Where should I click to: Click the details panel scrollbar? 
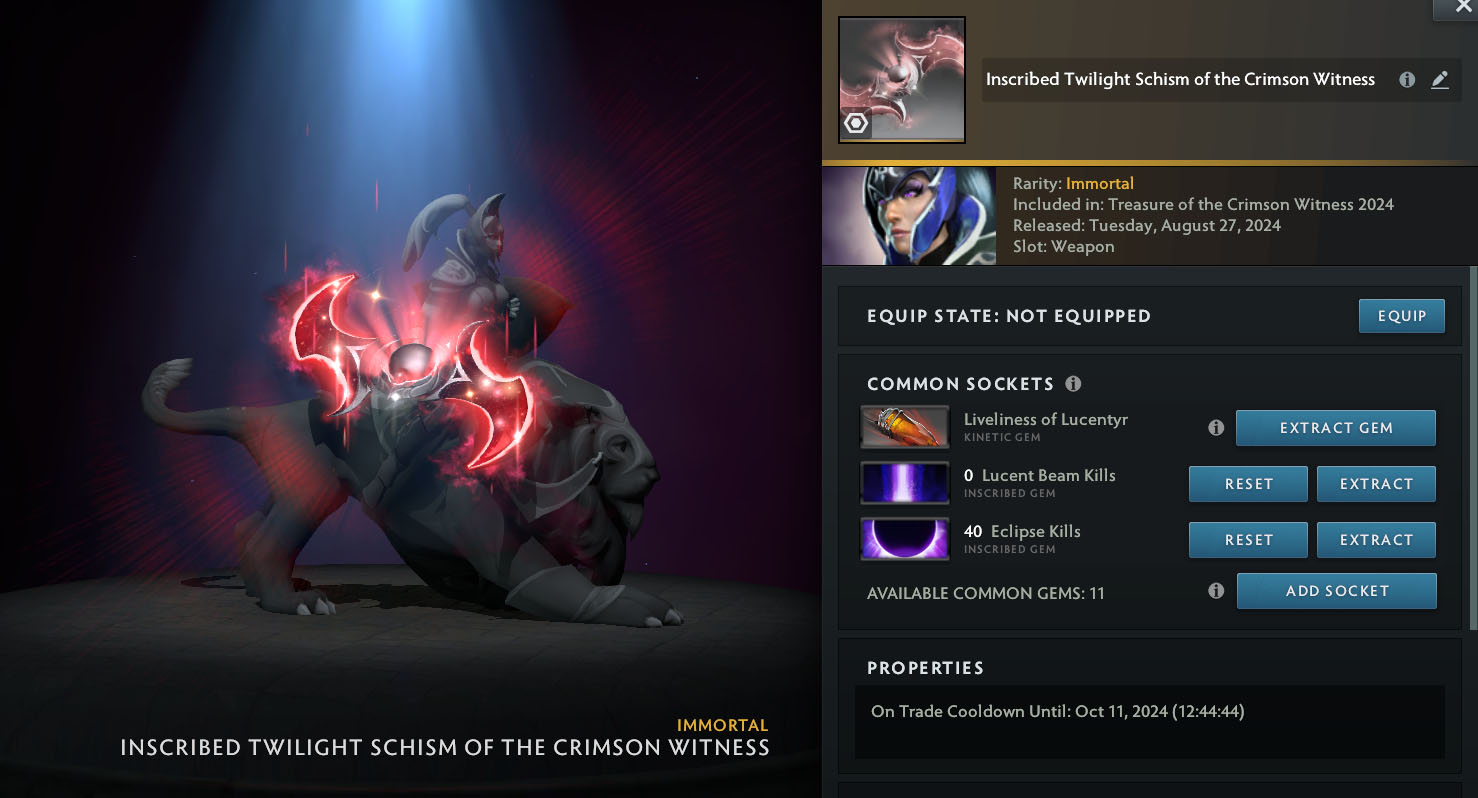pyautogui.click(x=1472, y=450)
